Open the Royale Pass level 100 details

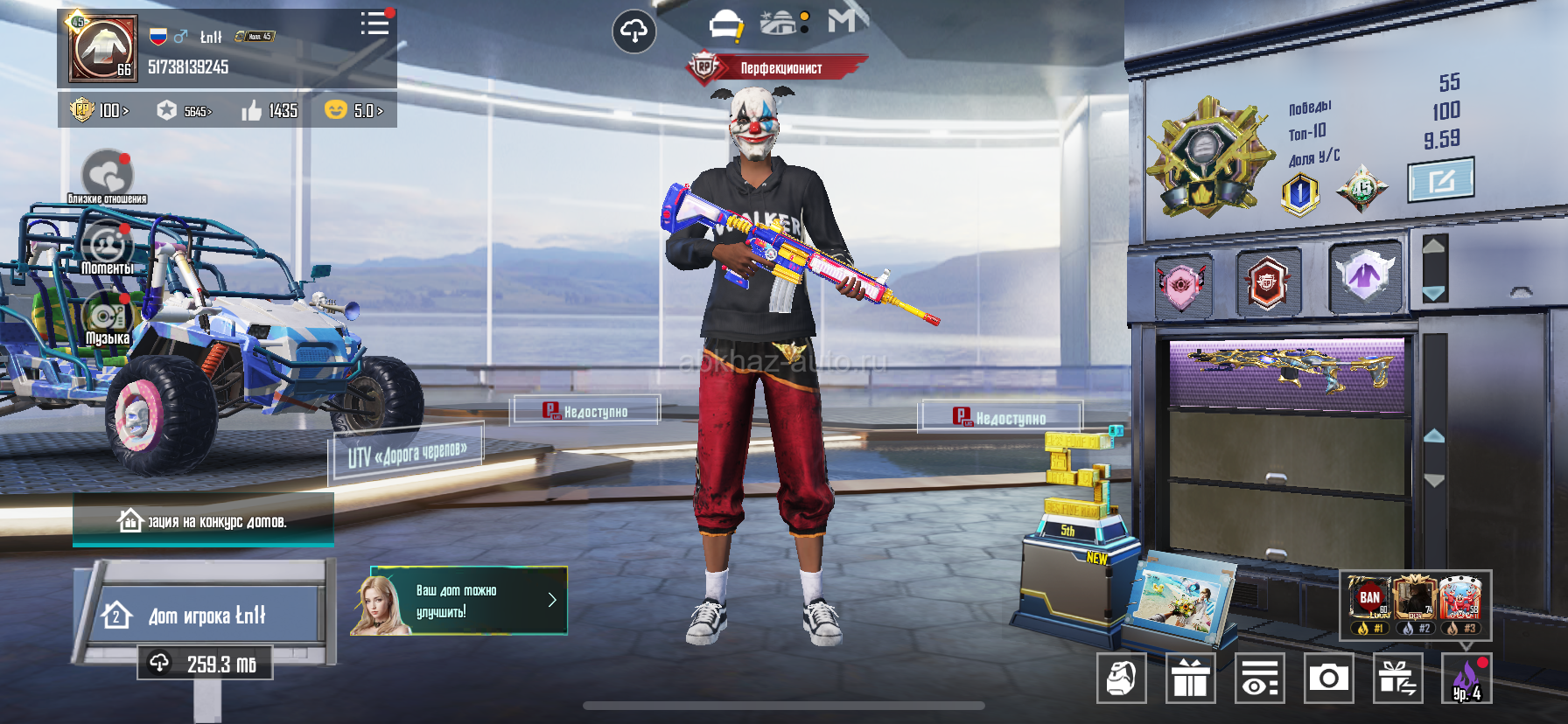coord(100,110)
